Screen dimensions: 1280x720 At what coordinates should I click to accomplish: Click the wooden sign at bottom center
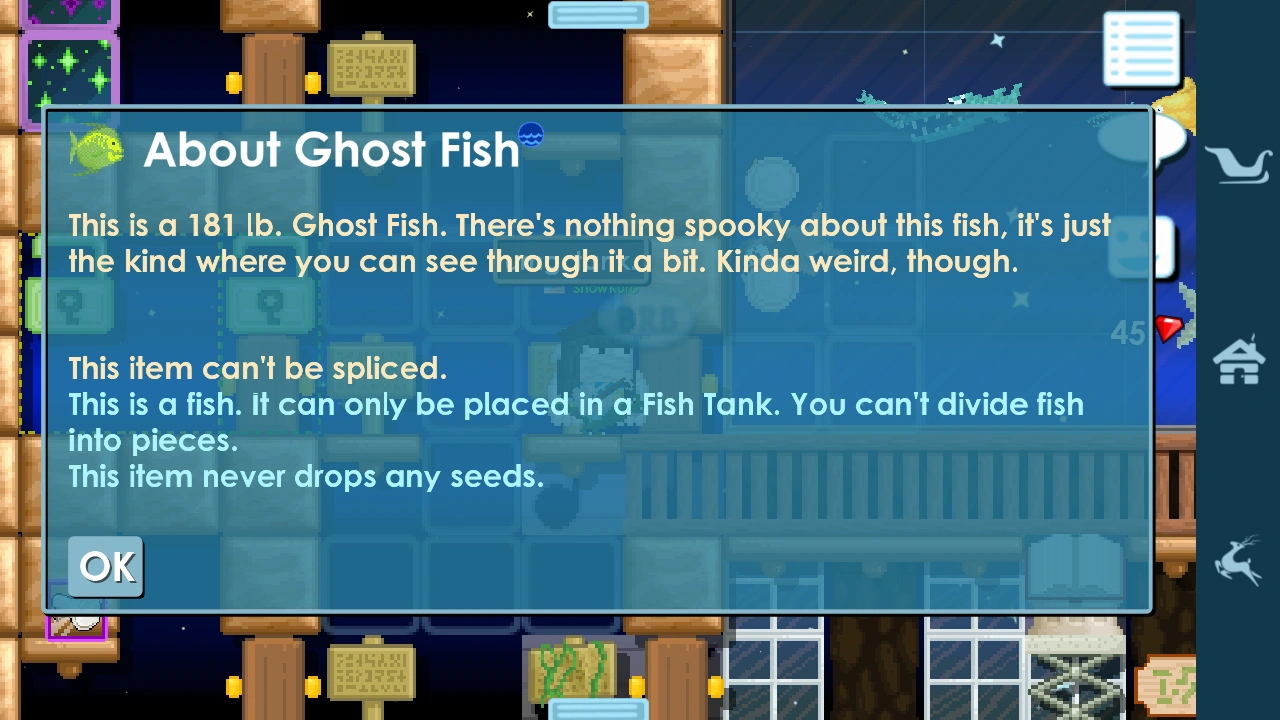click(370, 670)
